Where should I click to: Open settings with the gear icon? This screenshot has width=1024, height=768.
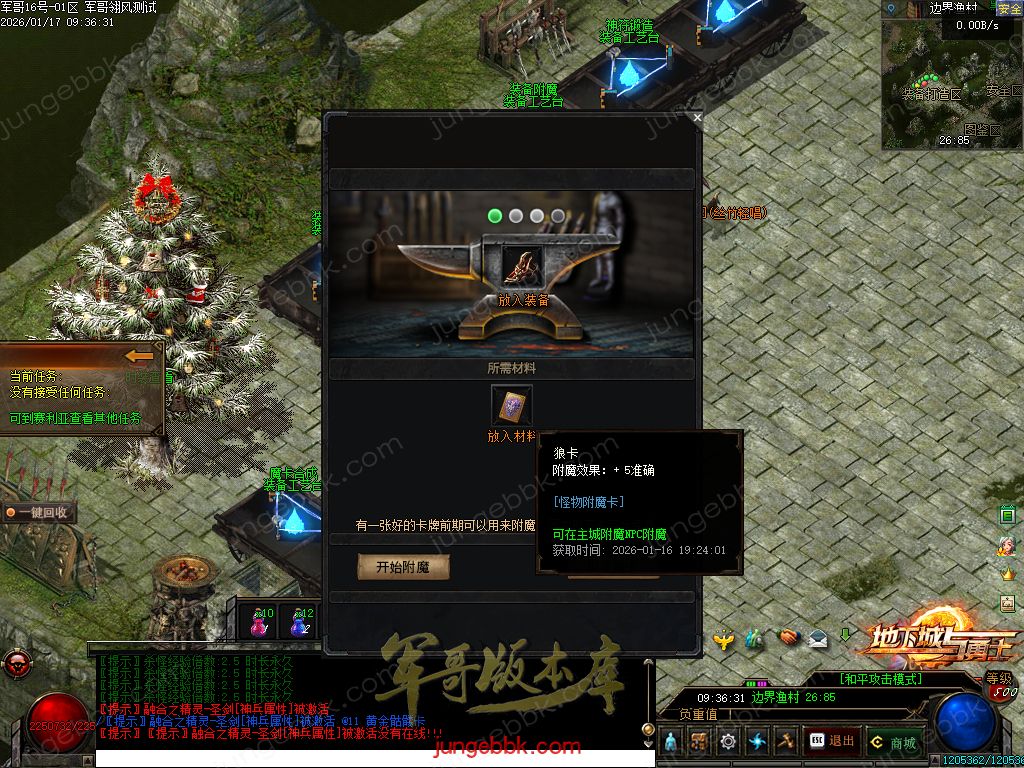click(x=727, y=742)
